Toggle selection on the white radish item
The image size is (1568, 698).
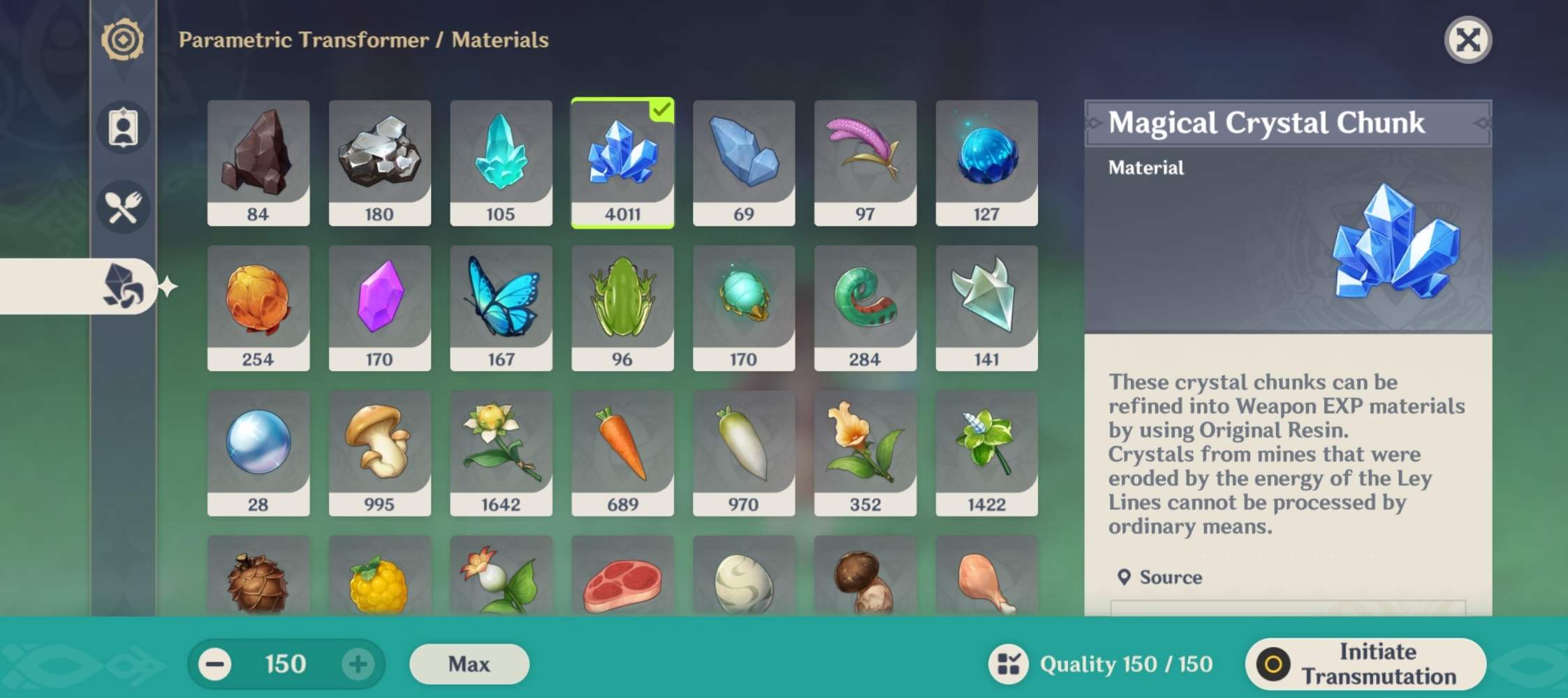pyautogui.click(x=743, y=454)
